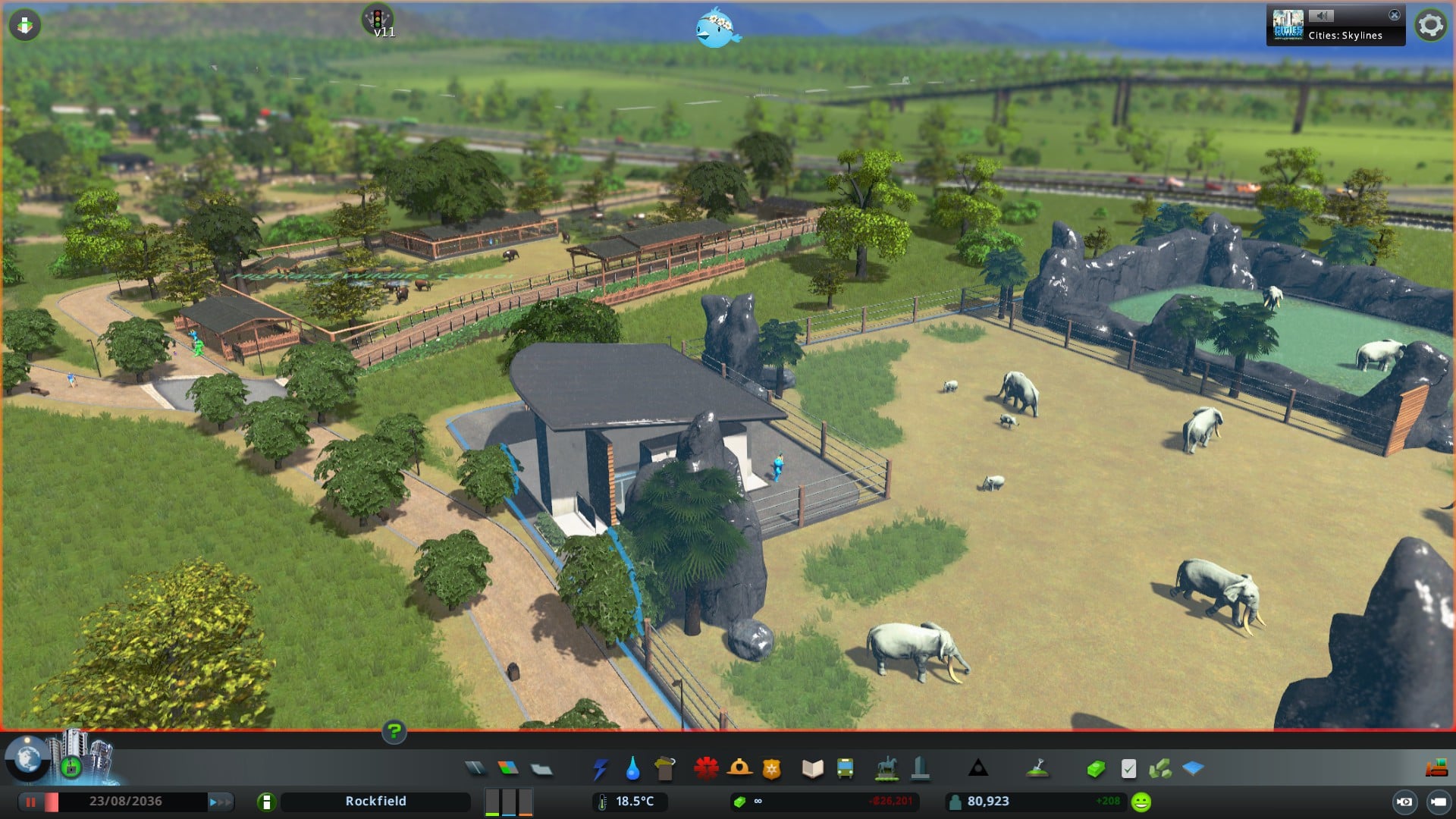Viewport: 1456px width, 819px height.
Task: Open the city info button beside Rockfield
Action: pyautogui.click(x=266, y=802)
